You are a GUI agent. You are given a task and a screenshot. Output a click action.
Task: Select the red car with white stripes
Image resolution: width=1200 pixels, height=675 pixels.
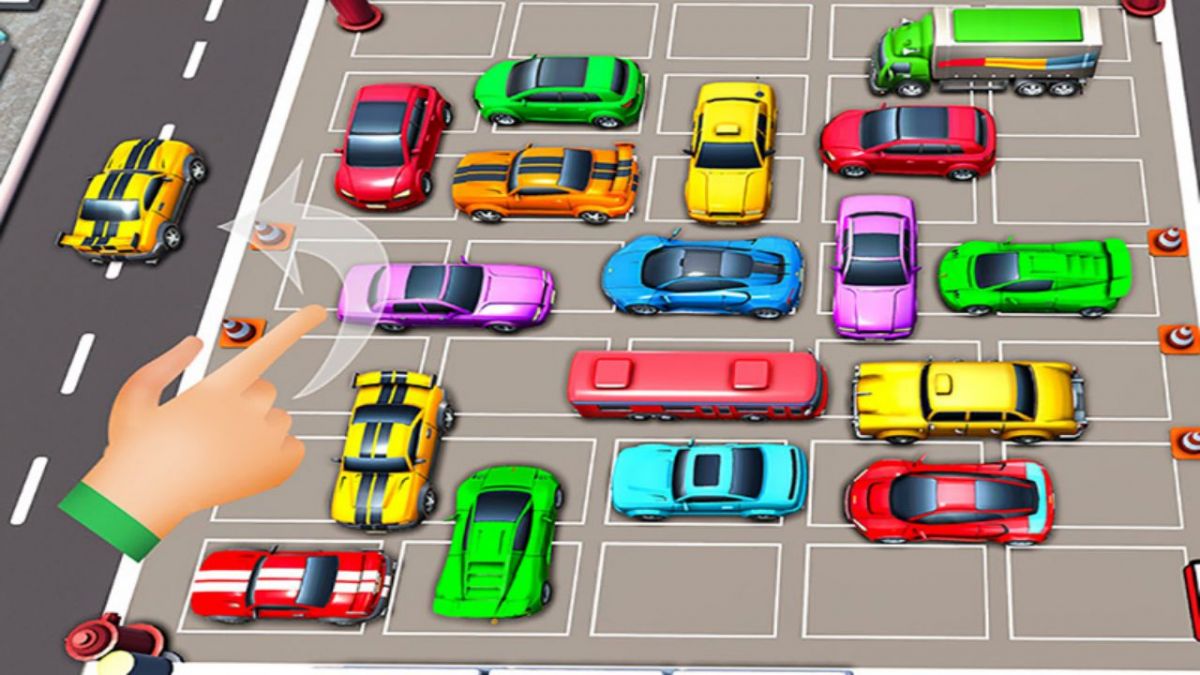290,582
